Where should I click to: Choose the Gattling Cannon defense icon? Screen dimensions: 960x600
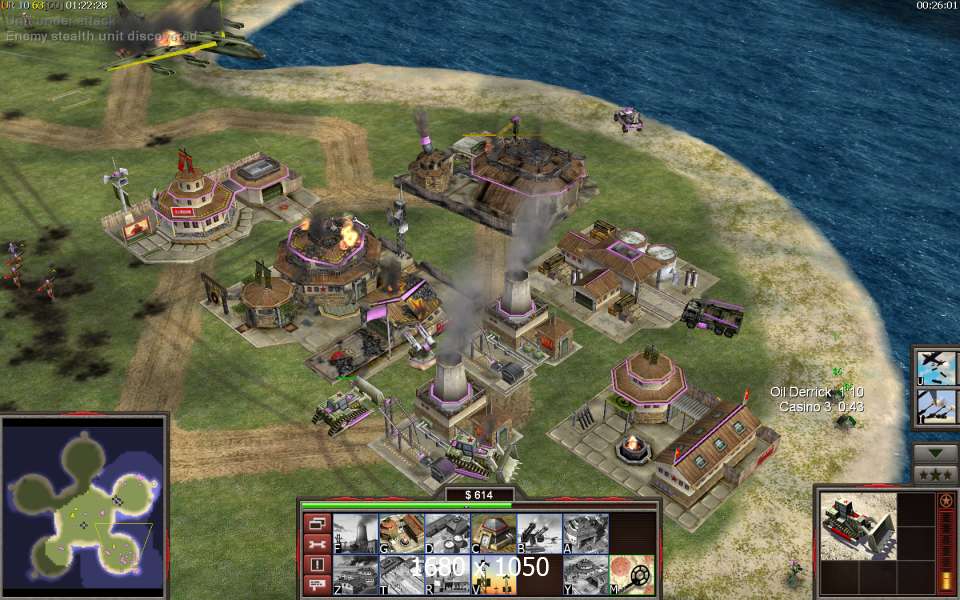pyautogui.click(x=539, y=533)
